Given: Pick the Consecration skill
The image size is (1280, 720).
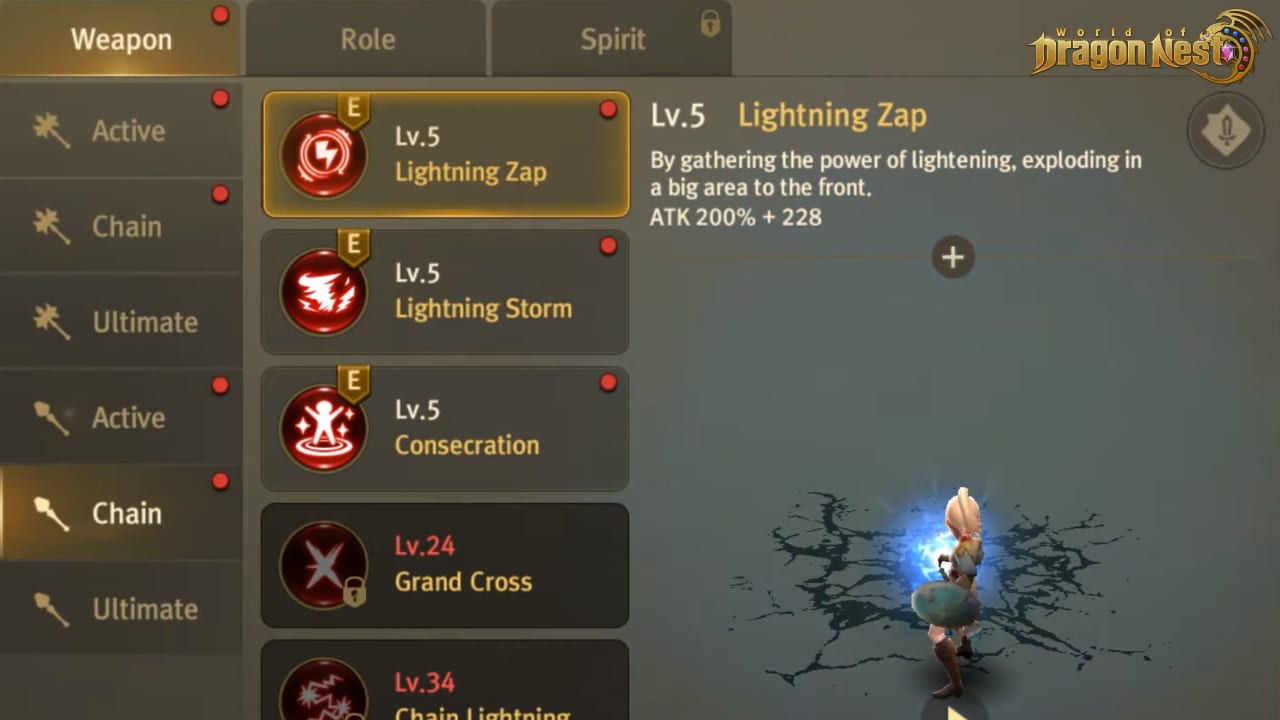Looking at the screenshot, I should pos(446,428).
